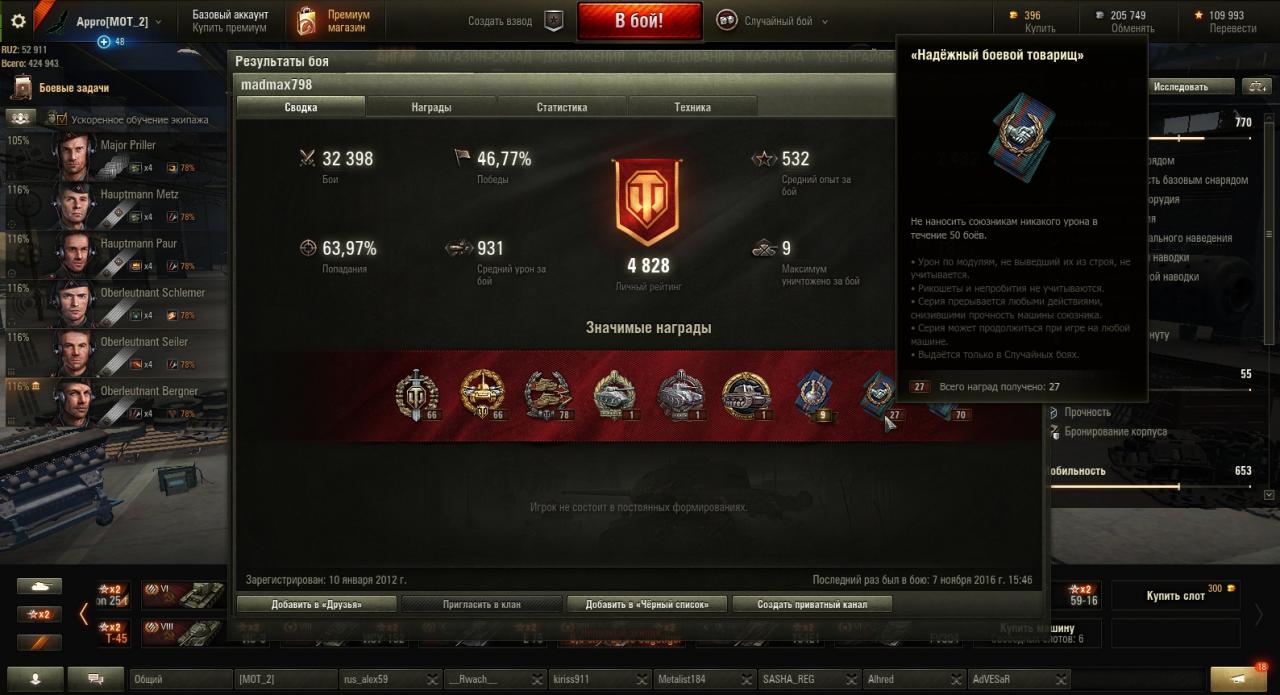Start battle with the red «В бой!» button

pos(639,21)
